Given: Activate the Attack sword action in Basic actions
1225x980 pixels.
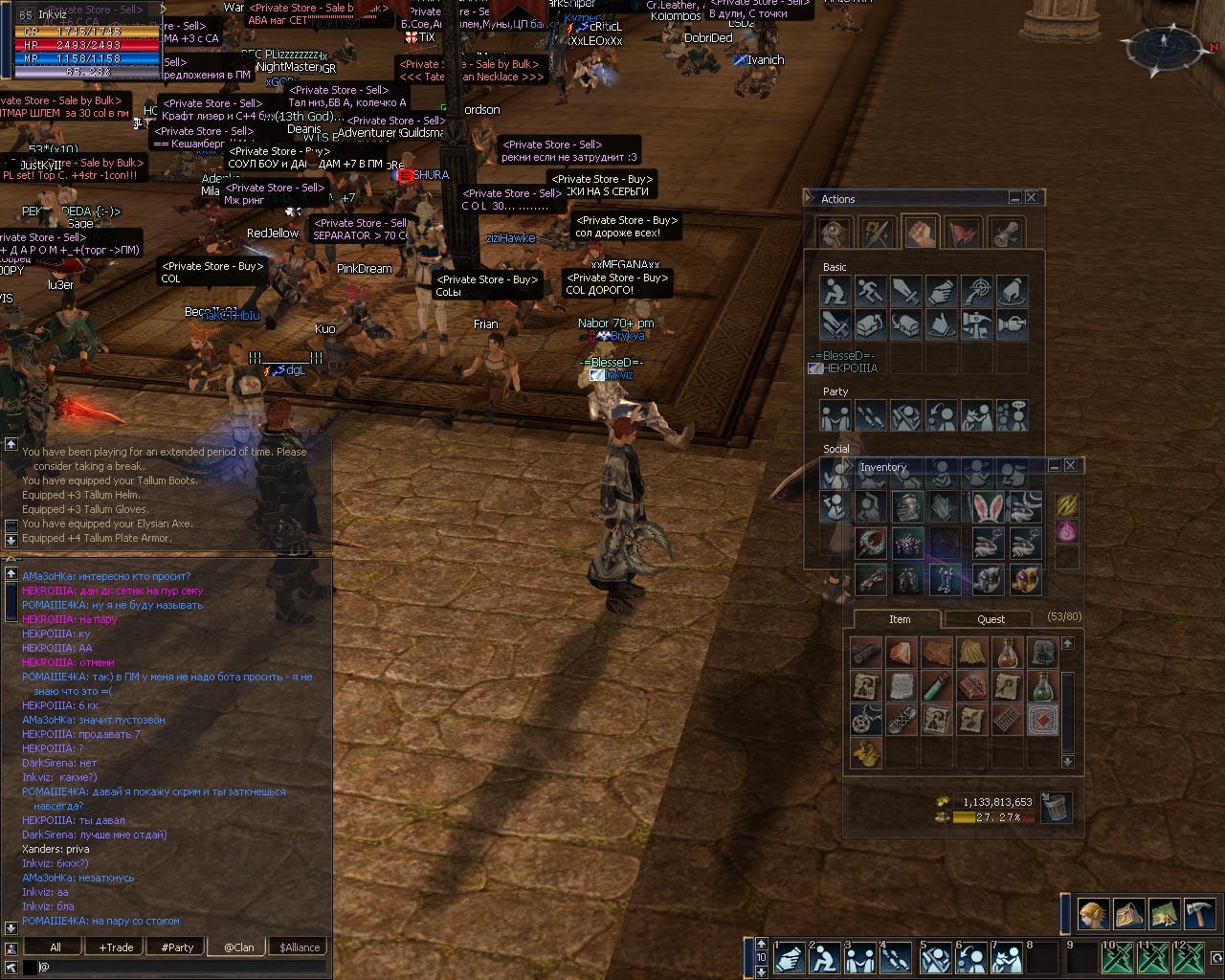Looking at the screenshot, I should (905, 291).
